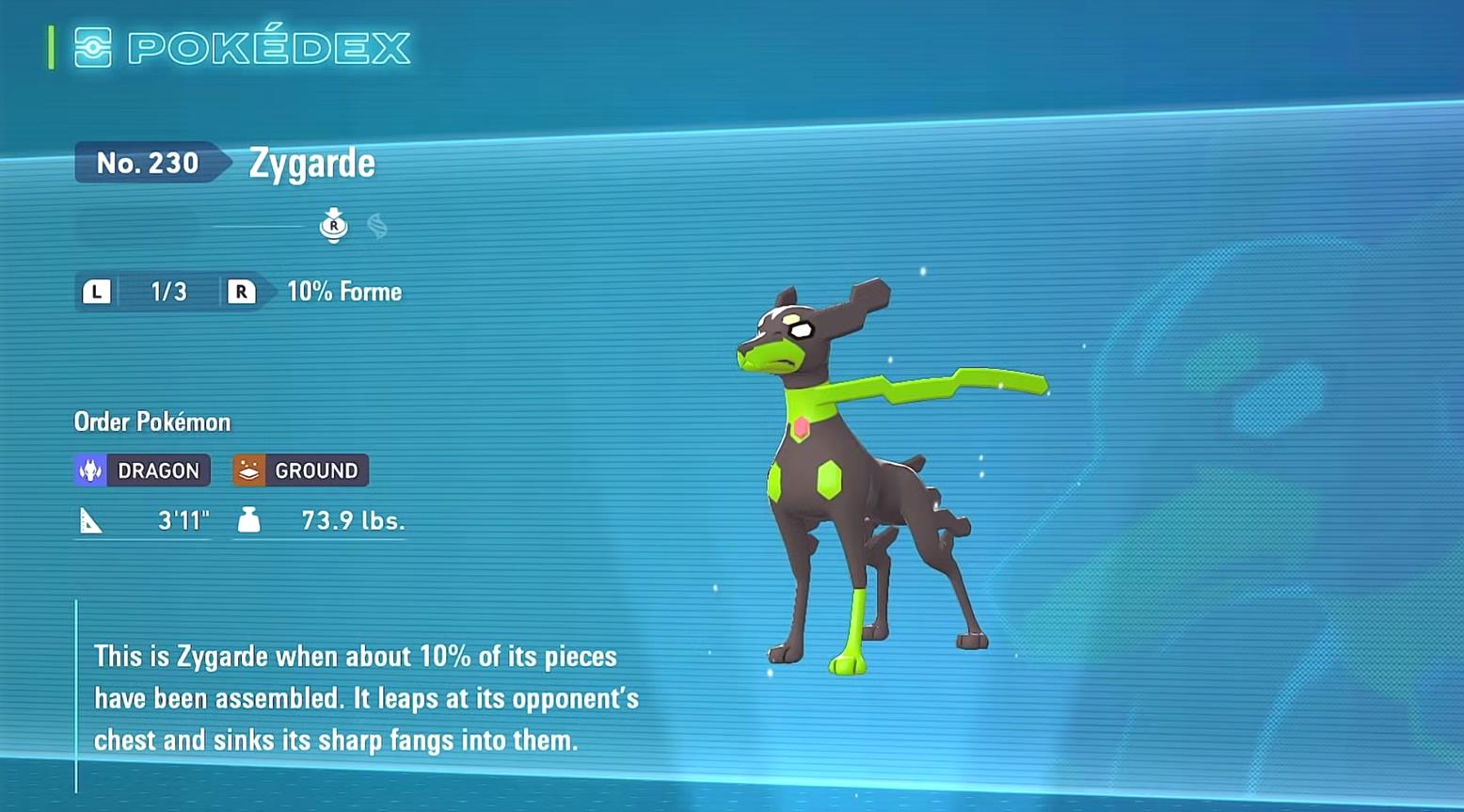Select the Dragon type badge
1464x812 pixels.
[x=142, y=470]
